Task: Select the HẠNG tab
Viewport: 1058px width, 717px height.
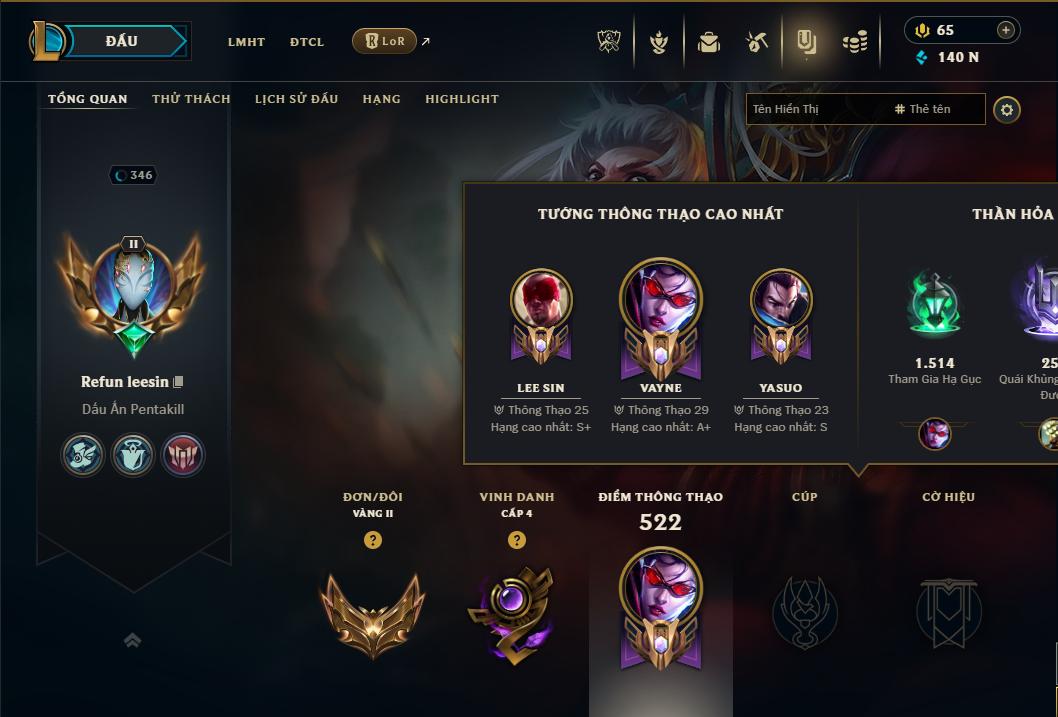Action: click(x=381, y=99)
